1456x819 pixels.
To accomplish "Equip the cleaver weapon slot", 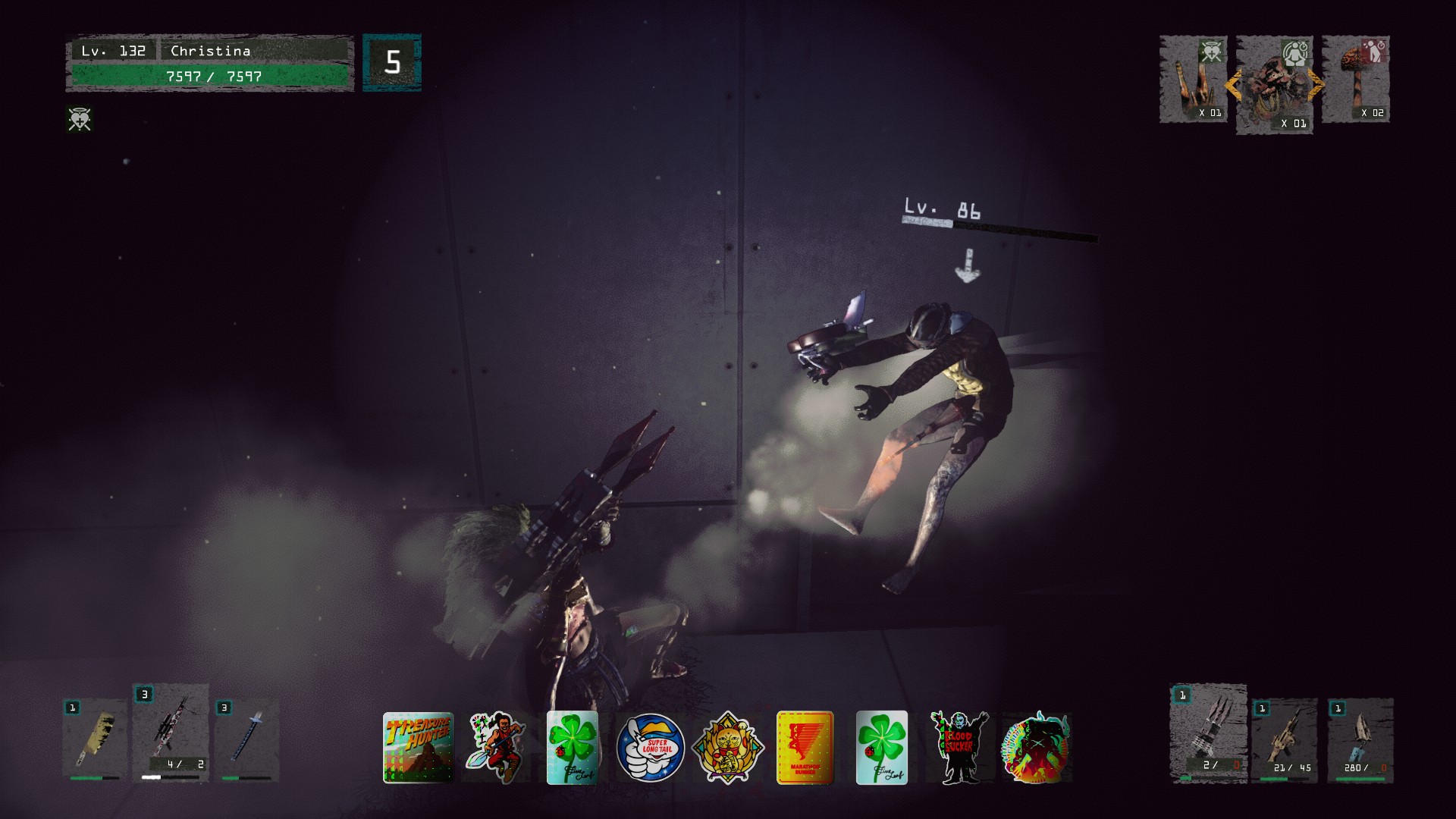I will [x=95, y=741].
